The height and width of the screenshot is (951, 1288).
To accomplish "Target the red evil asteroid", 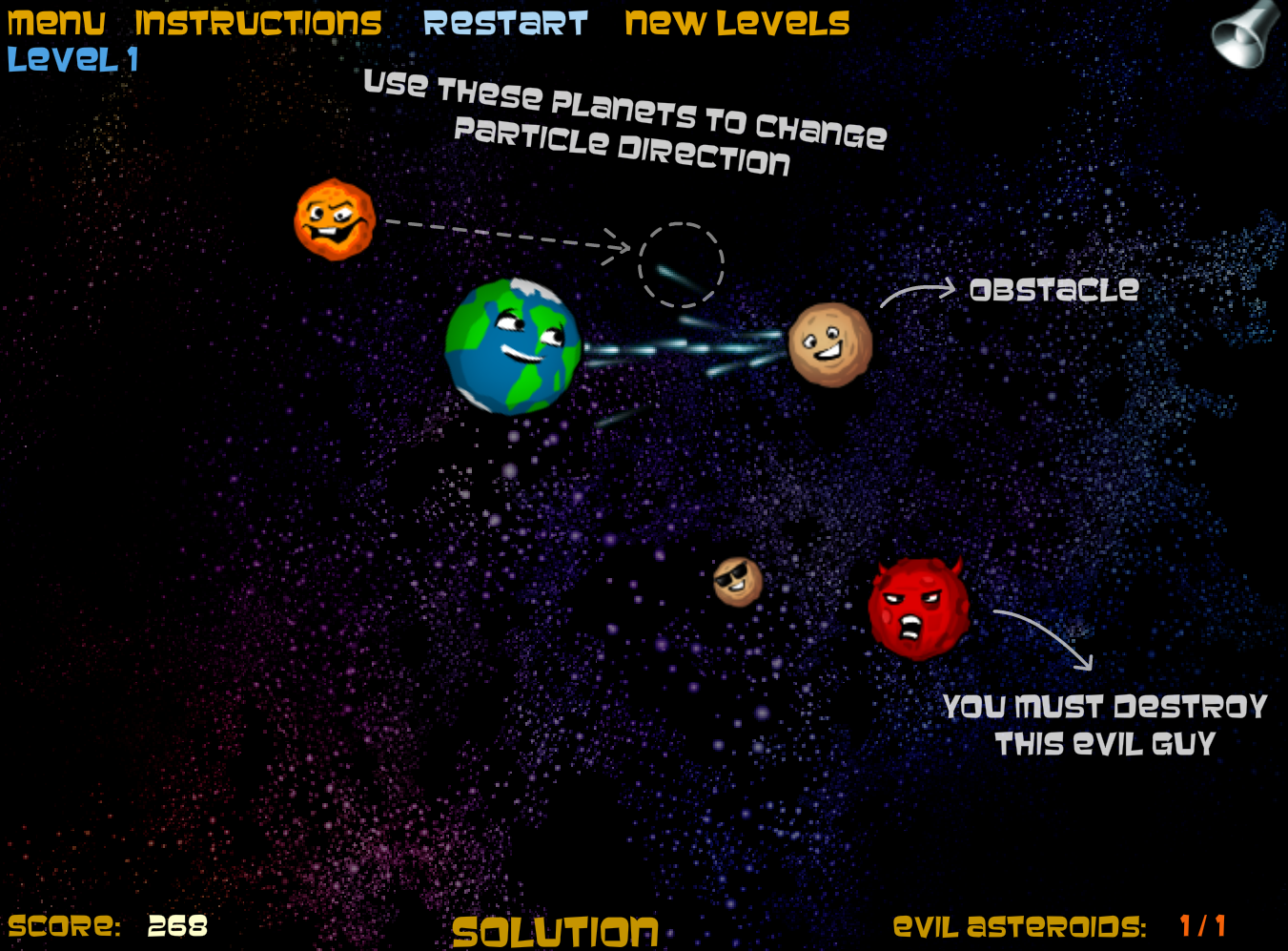I will (915, 606).
